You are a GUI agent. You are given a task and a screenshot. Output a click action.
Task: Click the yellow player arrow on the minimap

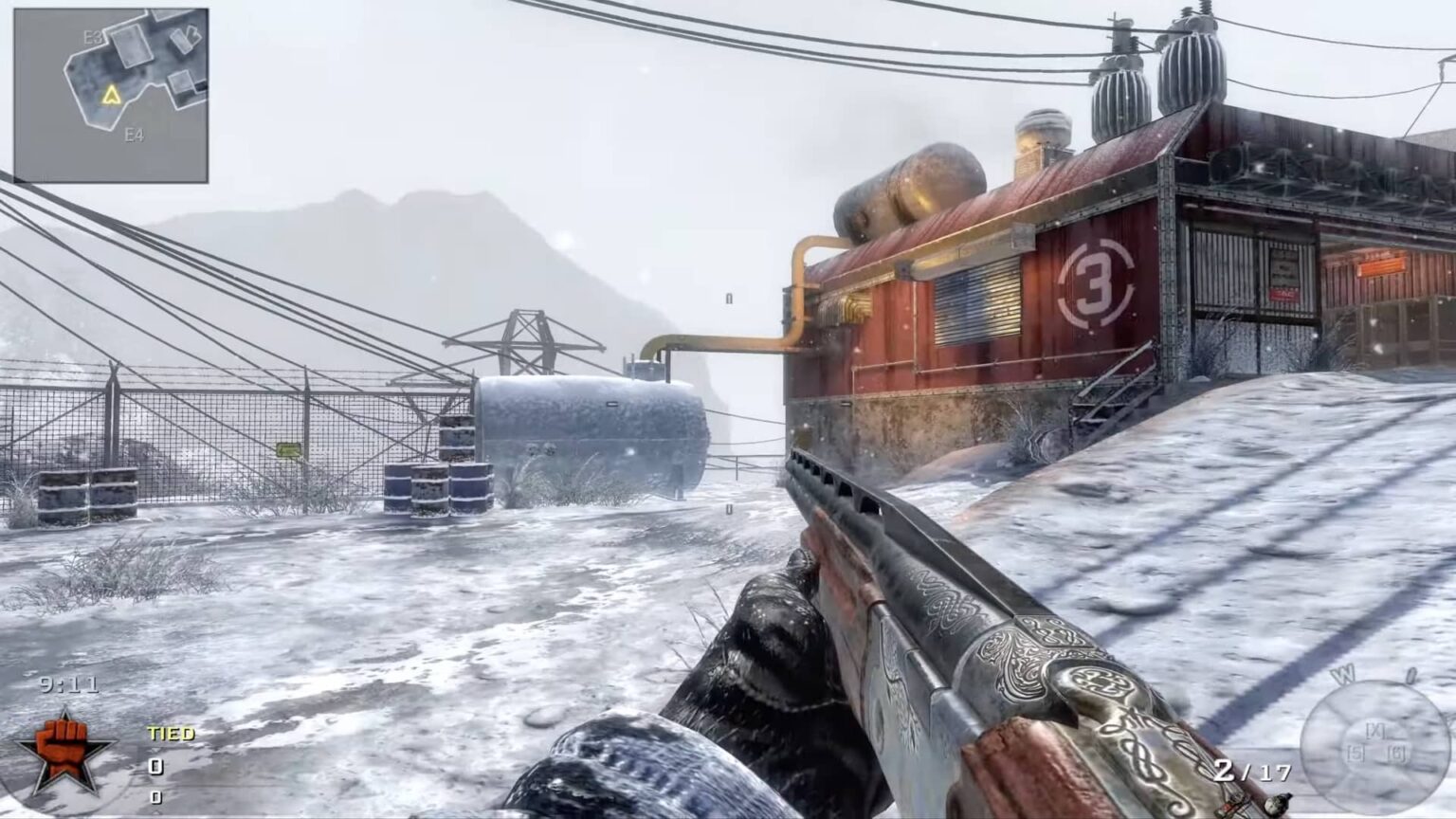(110, 94)
